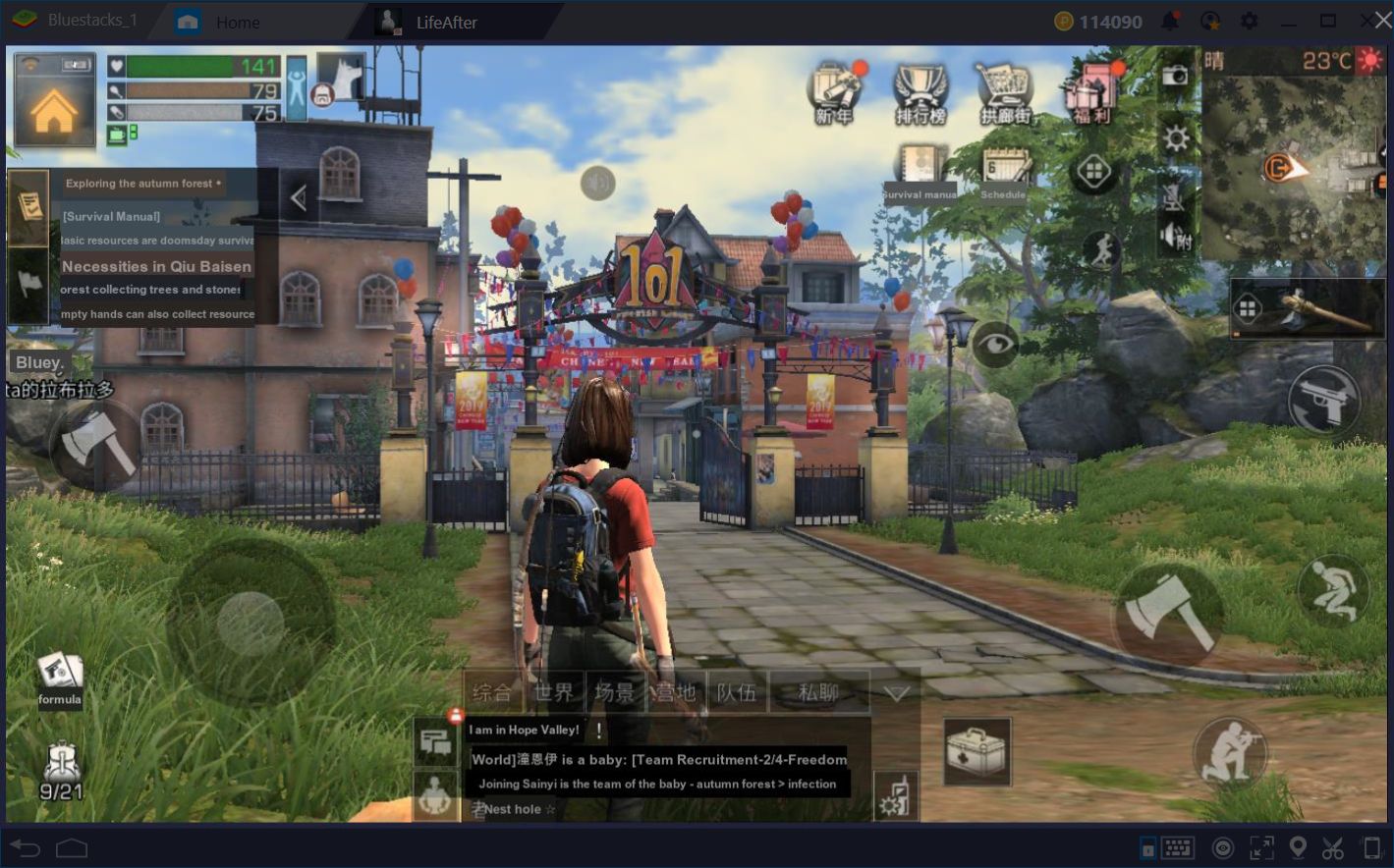Open the New Year event icon
Screen dimensions: 1394x868
tap(834, 88)
